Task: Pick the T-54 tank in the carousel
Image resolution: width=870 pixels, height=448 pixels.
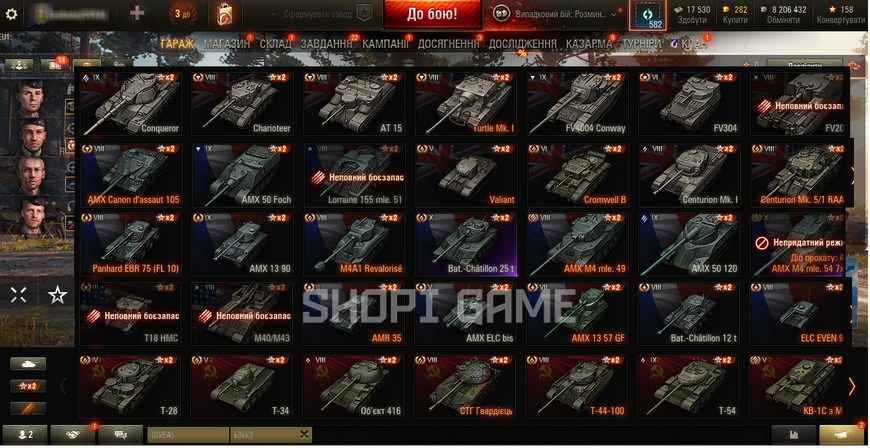Action: tap(691, 387)
